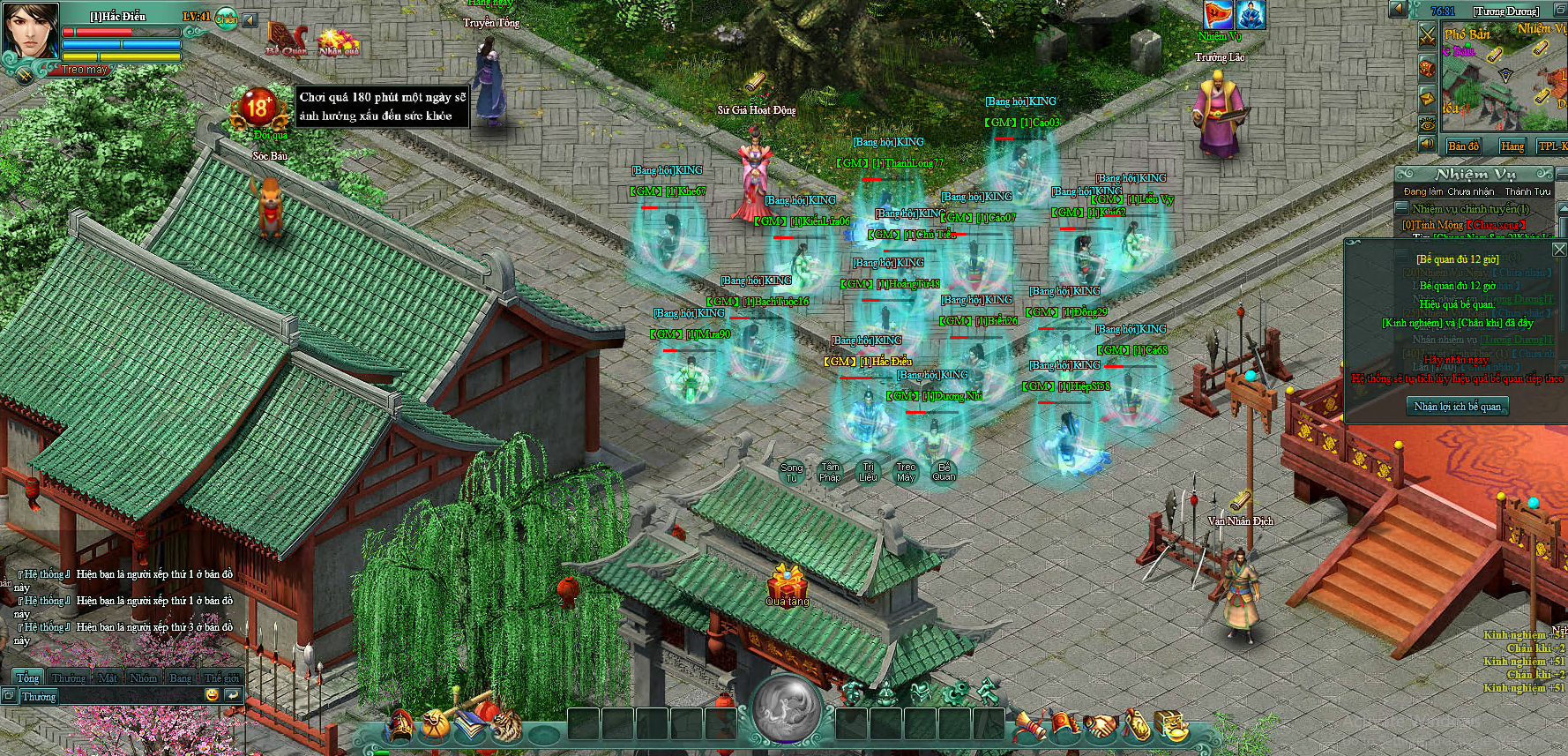Select the crossed swords PK icon near minimap
Screen dimensions: 1568x756
point(1426,36)
